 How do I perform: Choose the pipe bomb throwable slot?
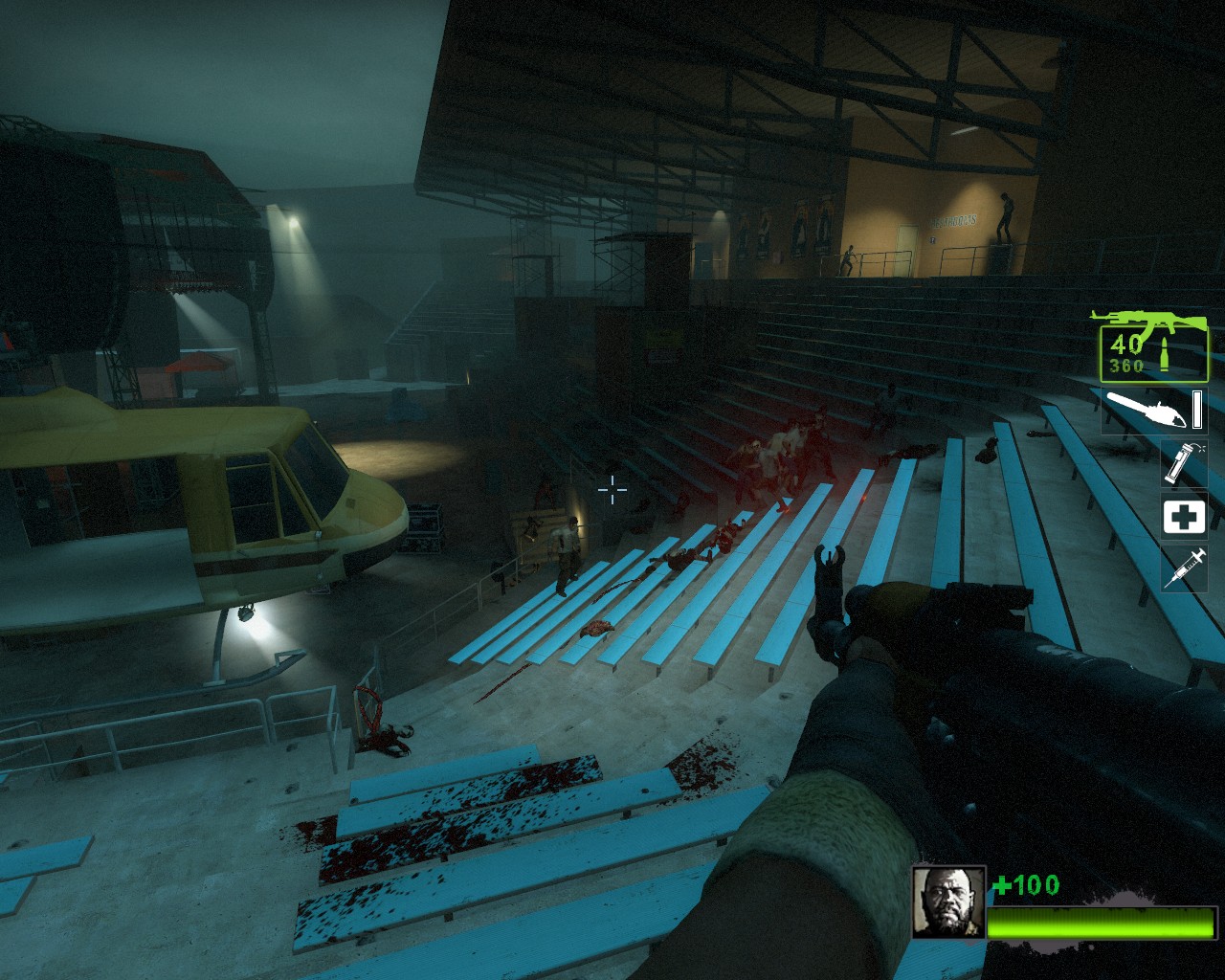click(x=1183, y=463)
